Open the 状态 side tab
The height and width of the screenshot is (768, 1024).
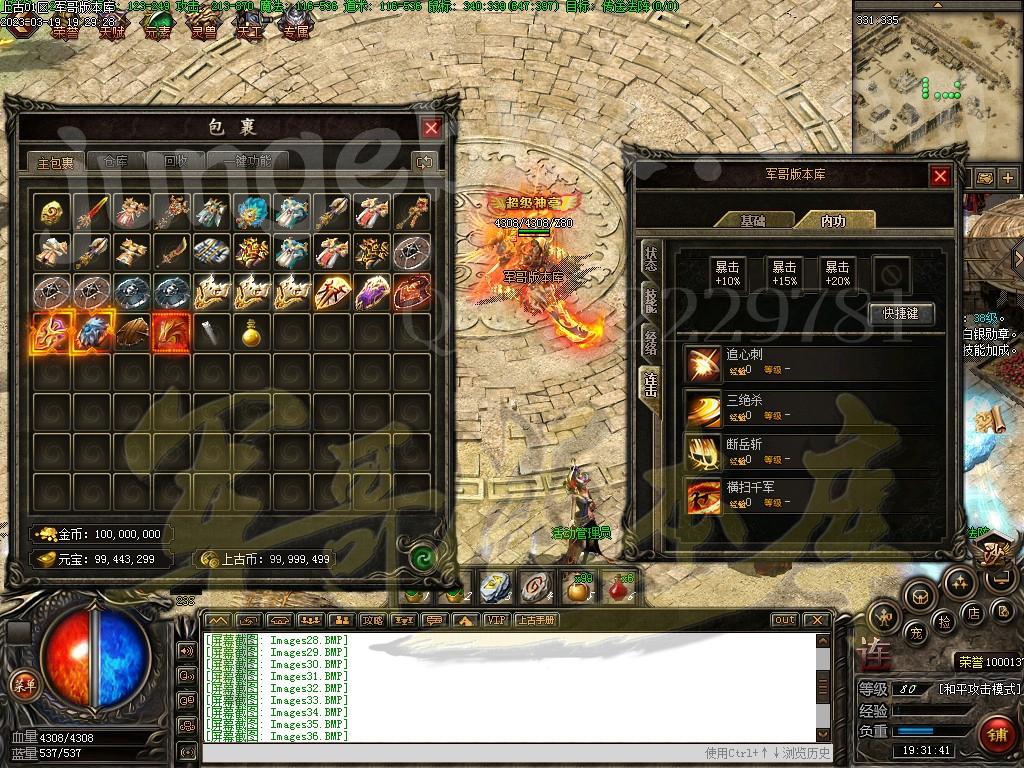pos(651,259)
